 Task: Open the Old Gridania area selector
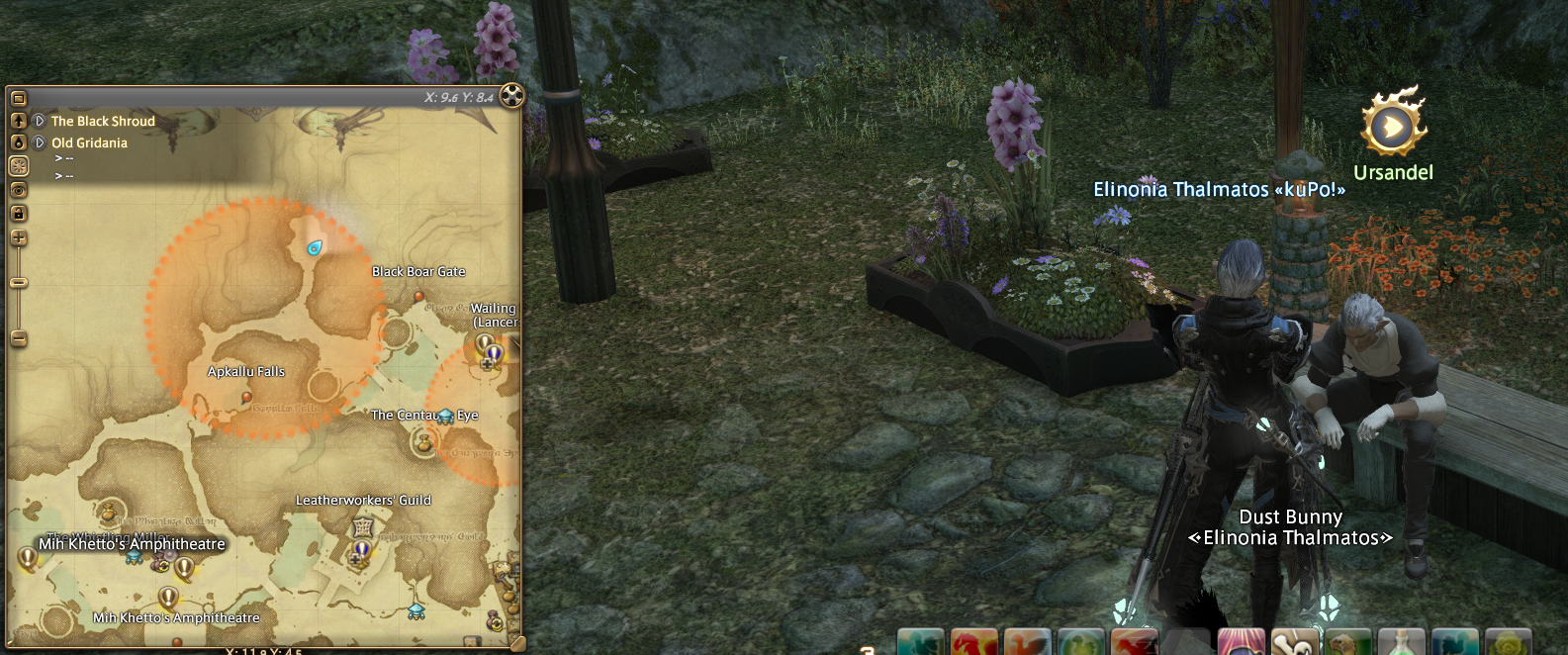point(40,142)
